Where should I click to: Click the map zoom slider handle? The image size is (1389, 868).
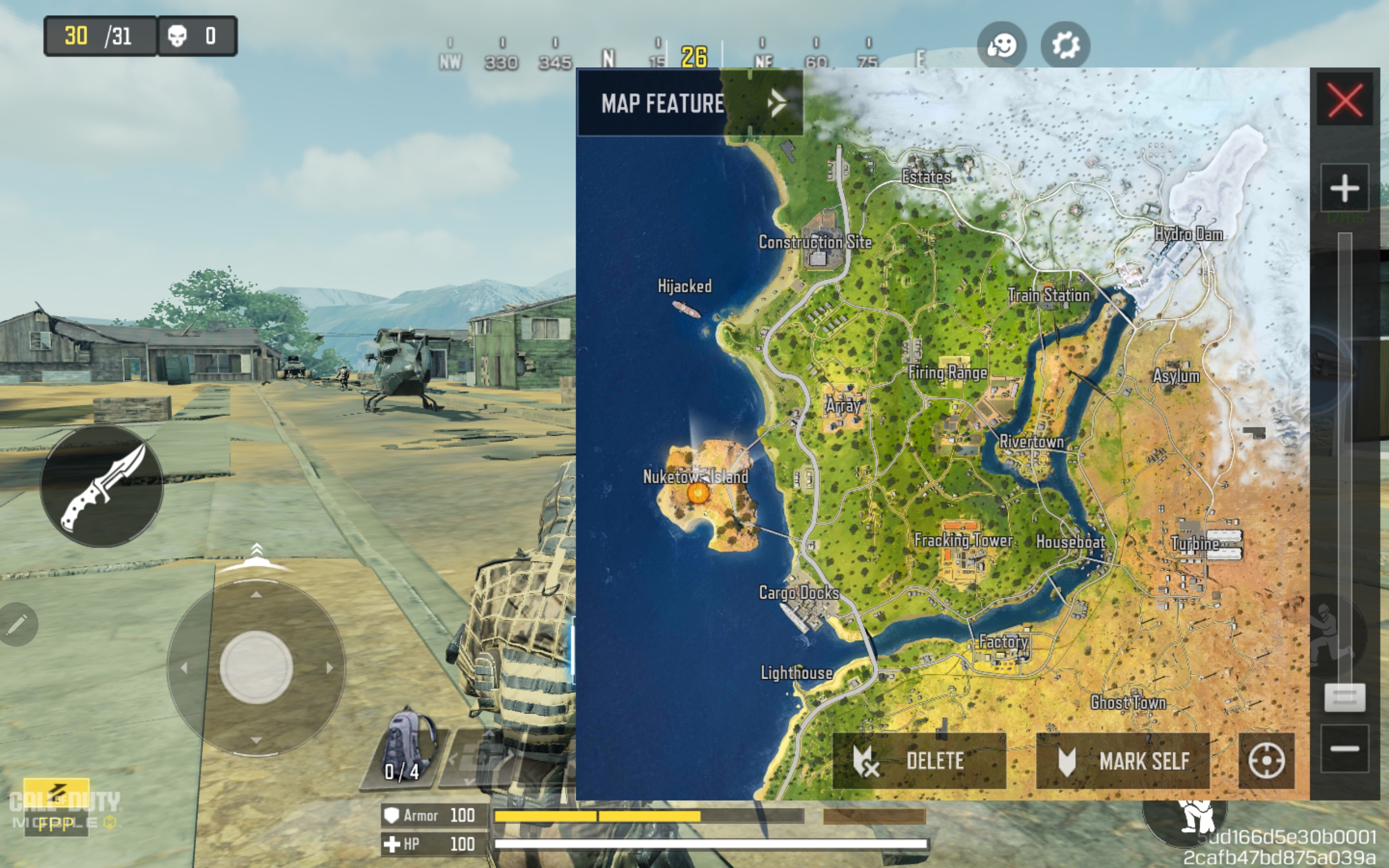click(x=1344, y=698)
